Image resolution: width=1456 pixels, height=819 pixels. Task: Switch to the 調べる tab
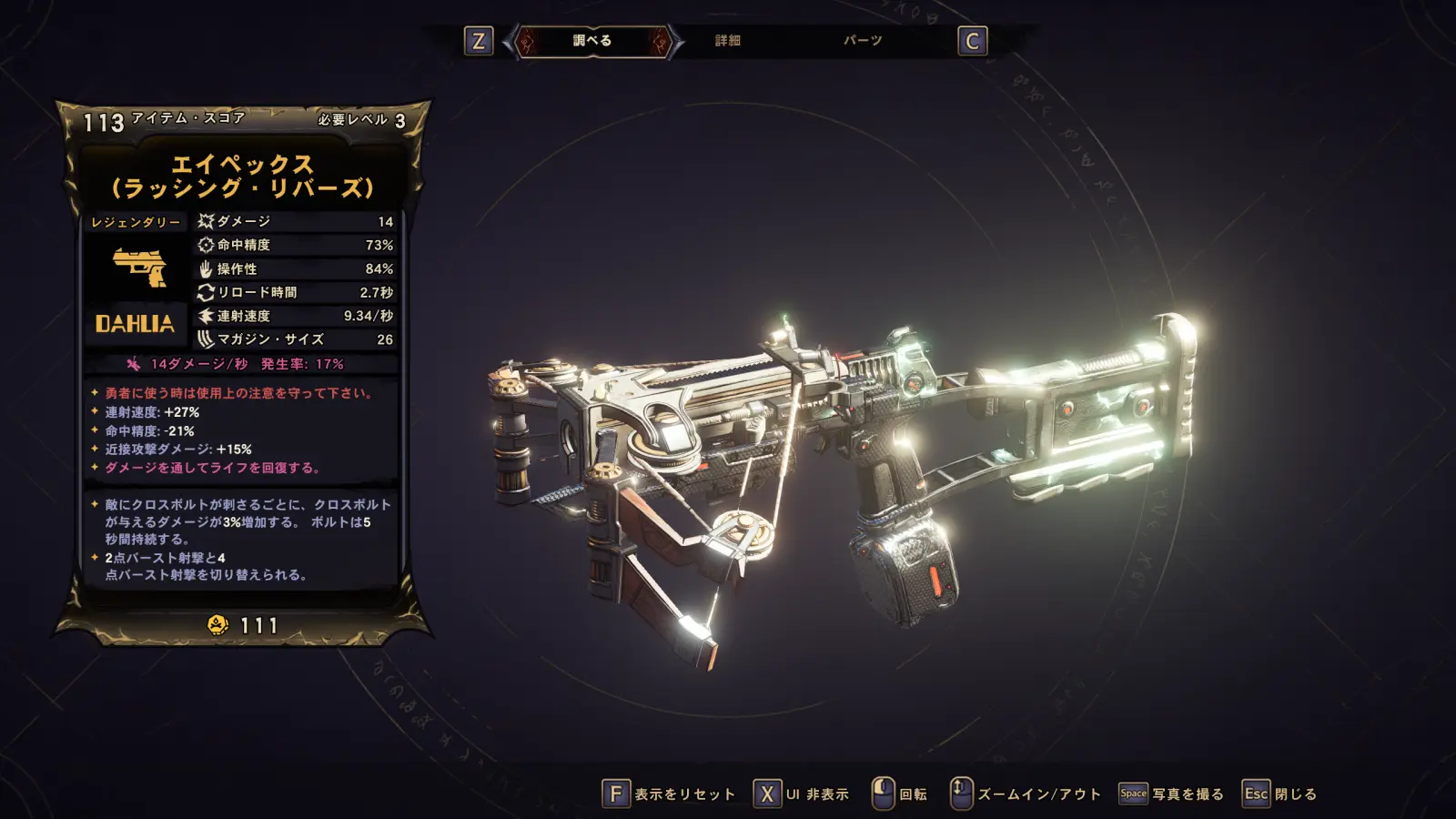click(x=592, y=41)
